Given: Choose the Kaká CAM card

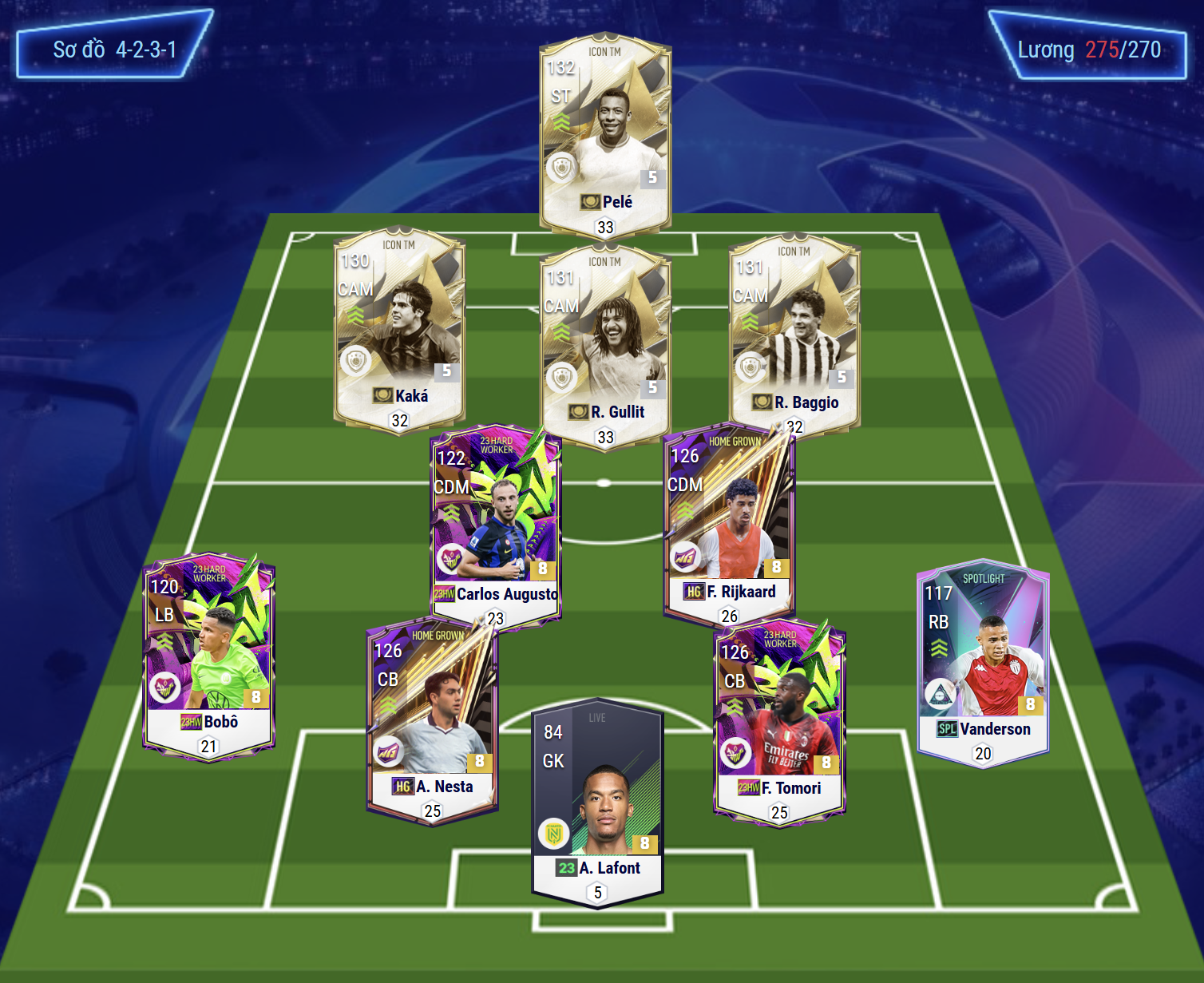Looking at the screenshot, I should pos(399,327).
